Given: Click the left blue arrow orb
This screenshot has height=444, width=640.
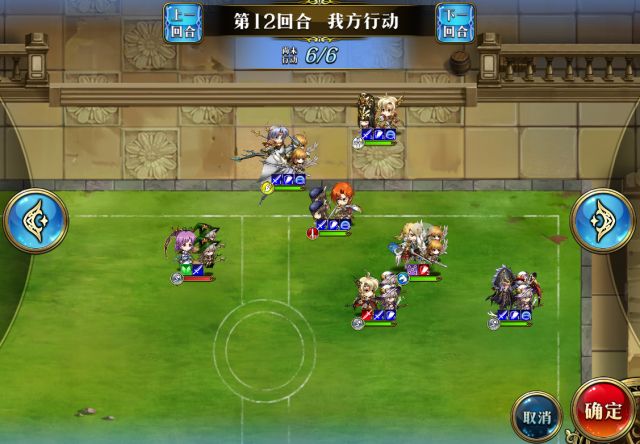Looking at the screenshot, I should 35,220.
